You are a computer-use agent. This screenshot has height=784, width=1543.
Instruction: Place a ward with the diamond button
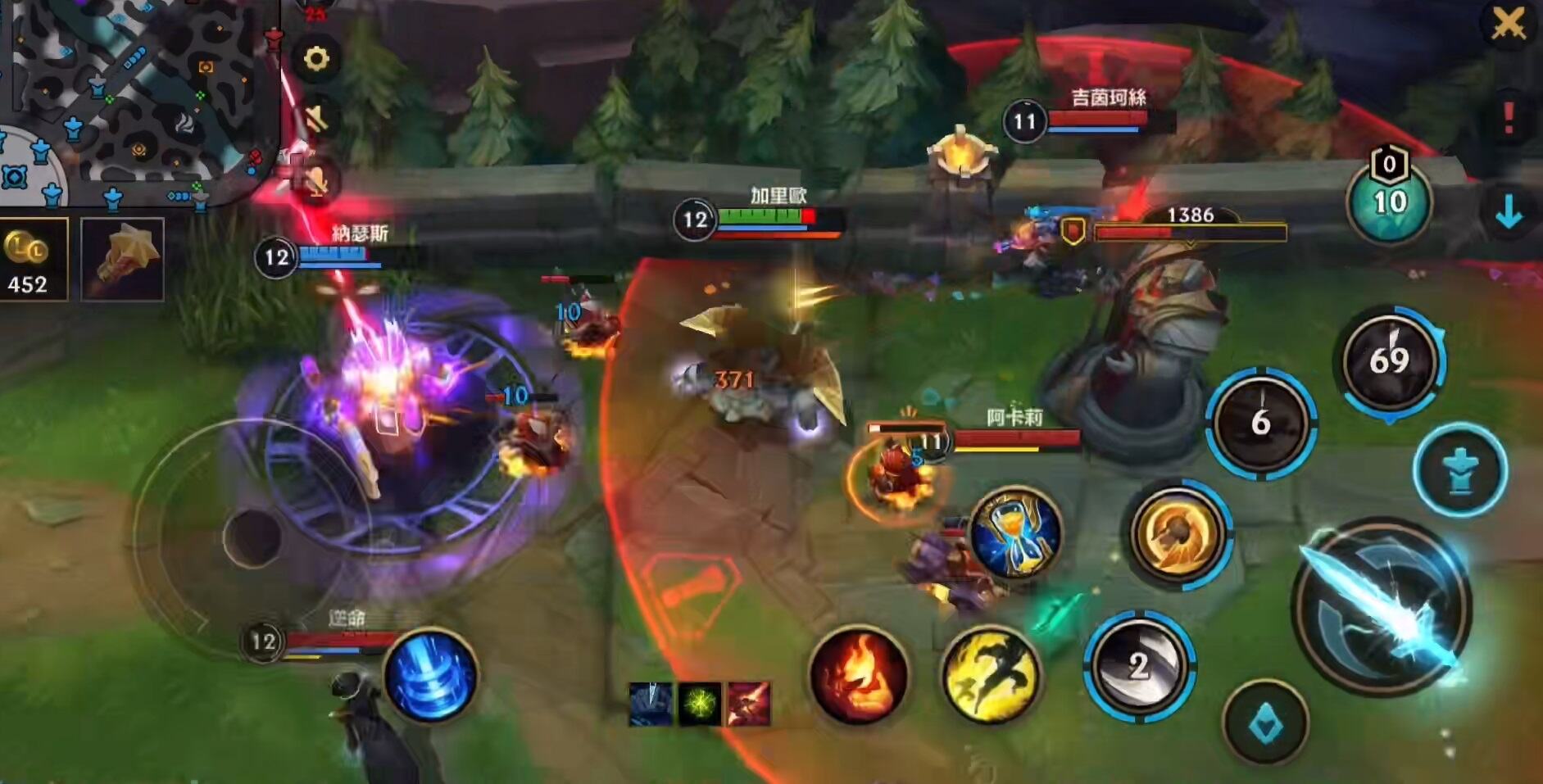click(1266, 723)
